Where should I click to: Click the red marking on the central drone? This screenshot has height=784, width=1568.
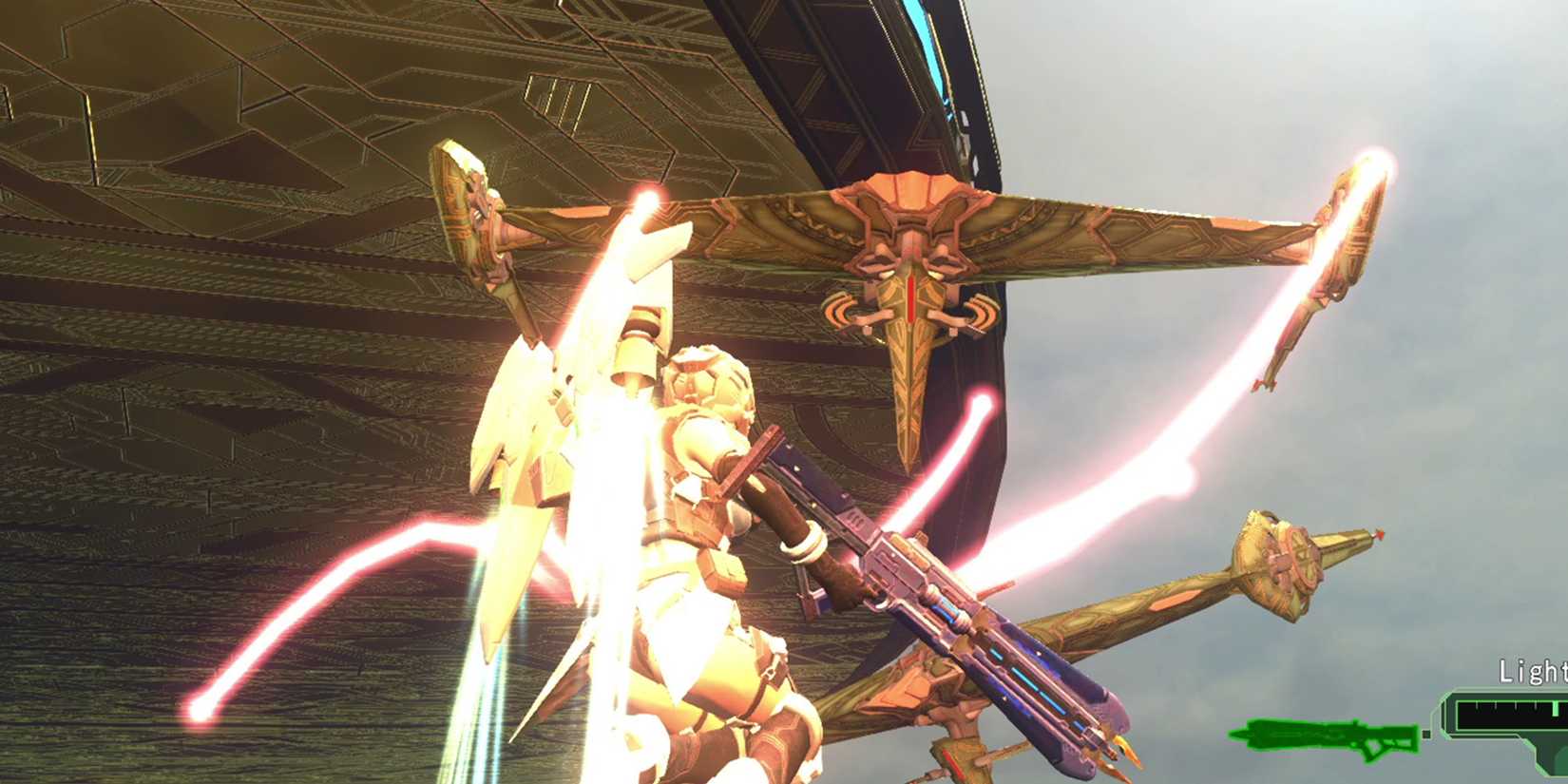908,298
